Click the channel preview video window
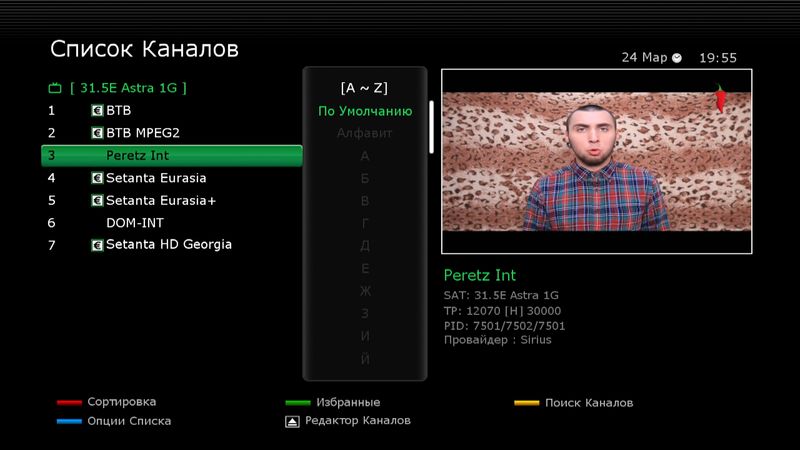The width and height of the screenshot is (800, 450). click(596, 161)
